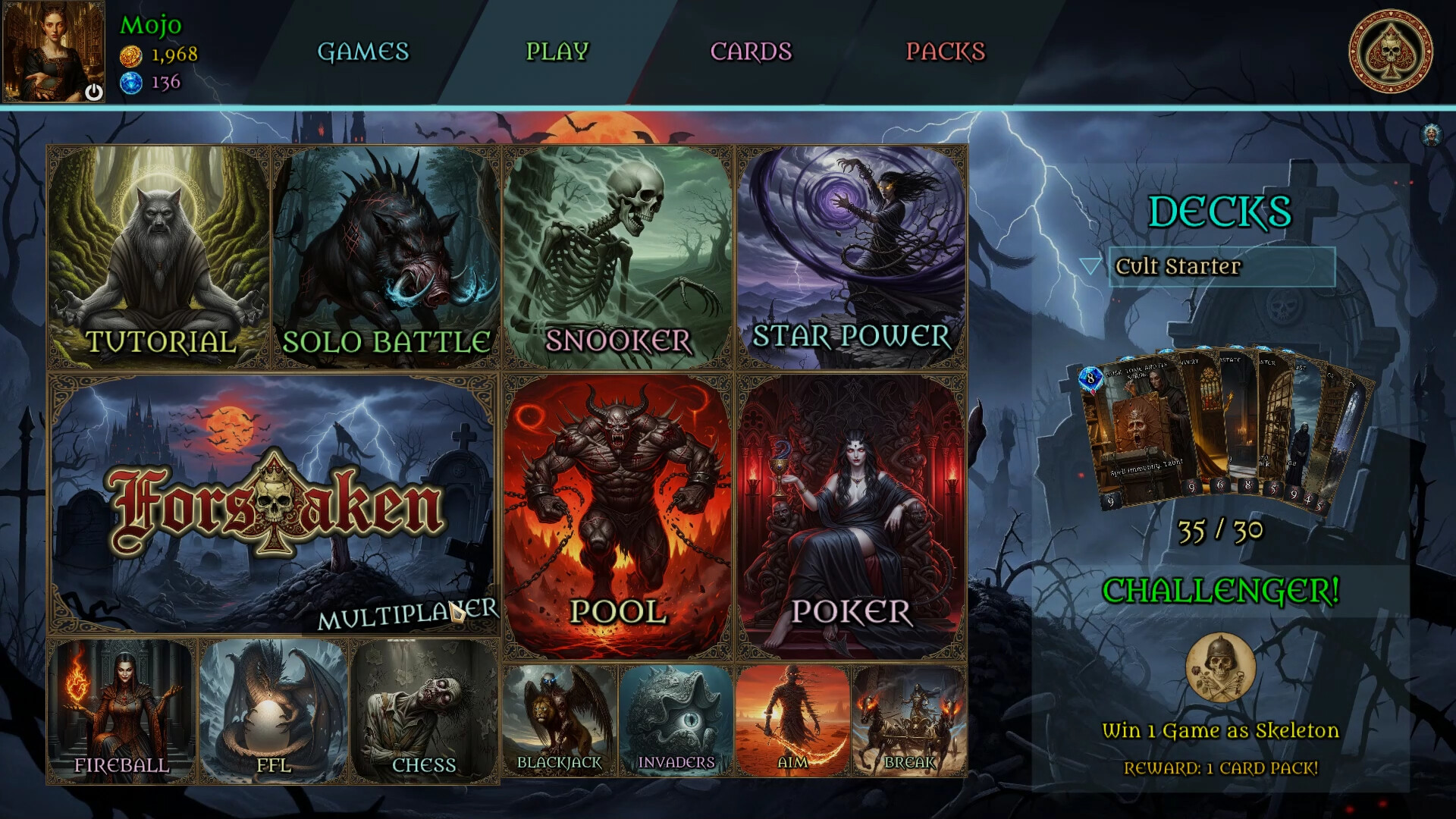Switch to the GAMES menu
Image resolution: width=1456 pixels, height=819 pixels.
pos(364,53)
